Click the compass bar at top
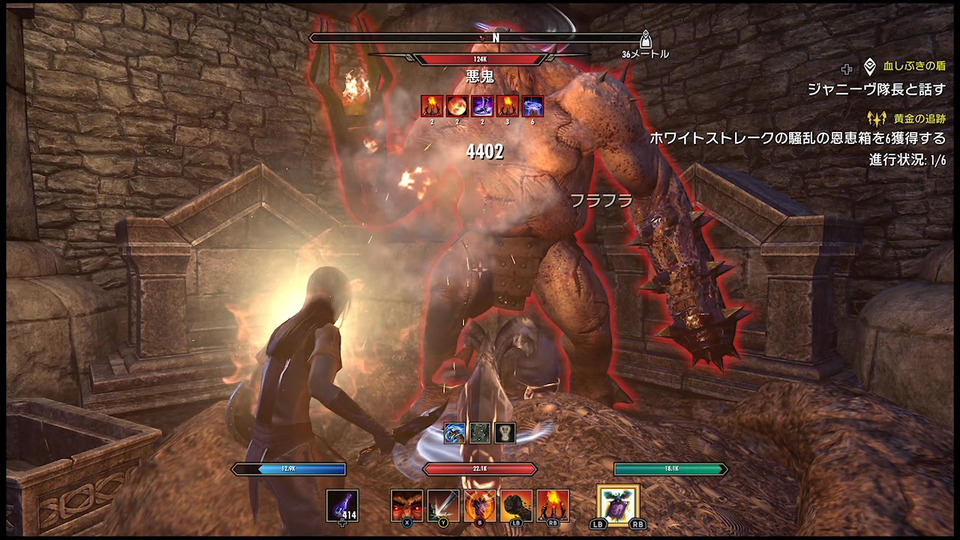This screenshot has width=960, height=540. click(481, 38)
